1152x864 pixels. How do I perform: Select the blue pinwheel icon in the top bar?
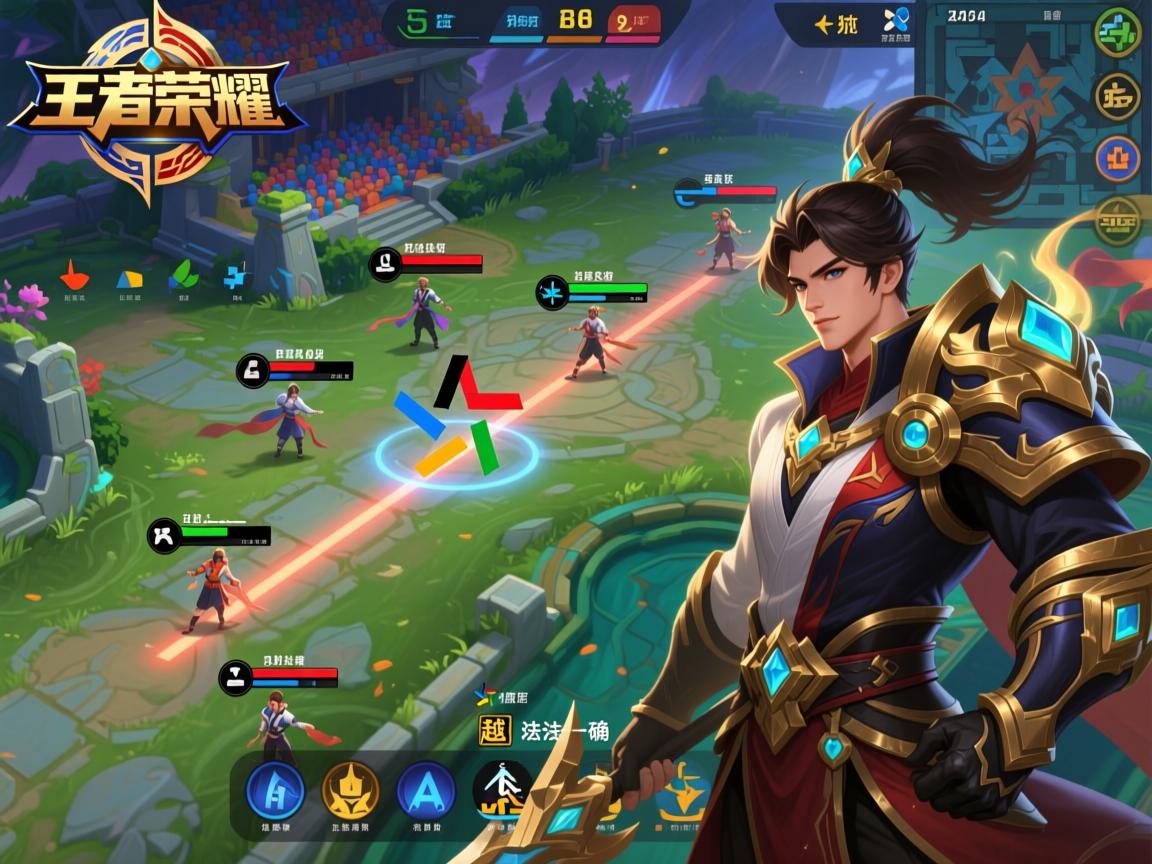(895, 20)
